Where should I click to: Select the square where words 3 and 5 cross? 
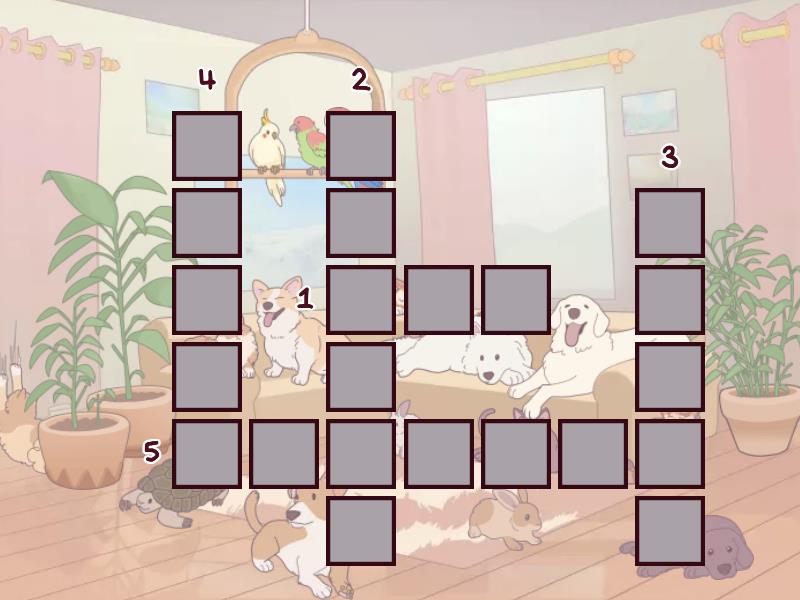tap(670, 454)
